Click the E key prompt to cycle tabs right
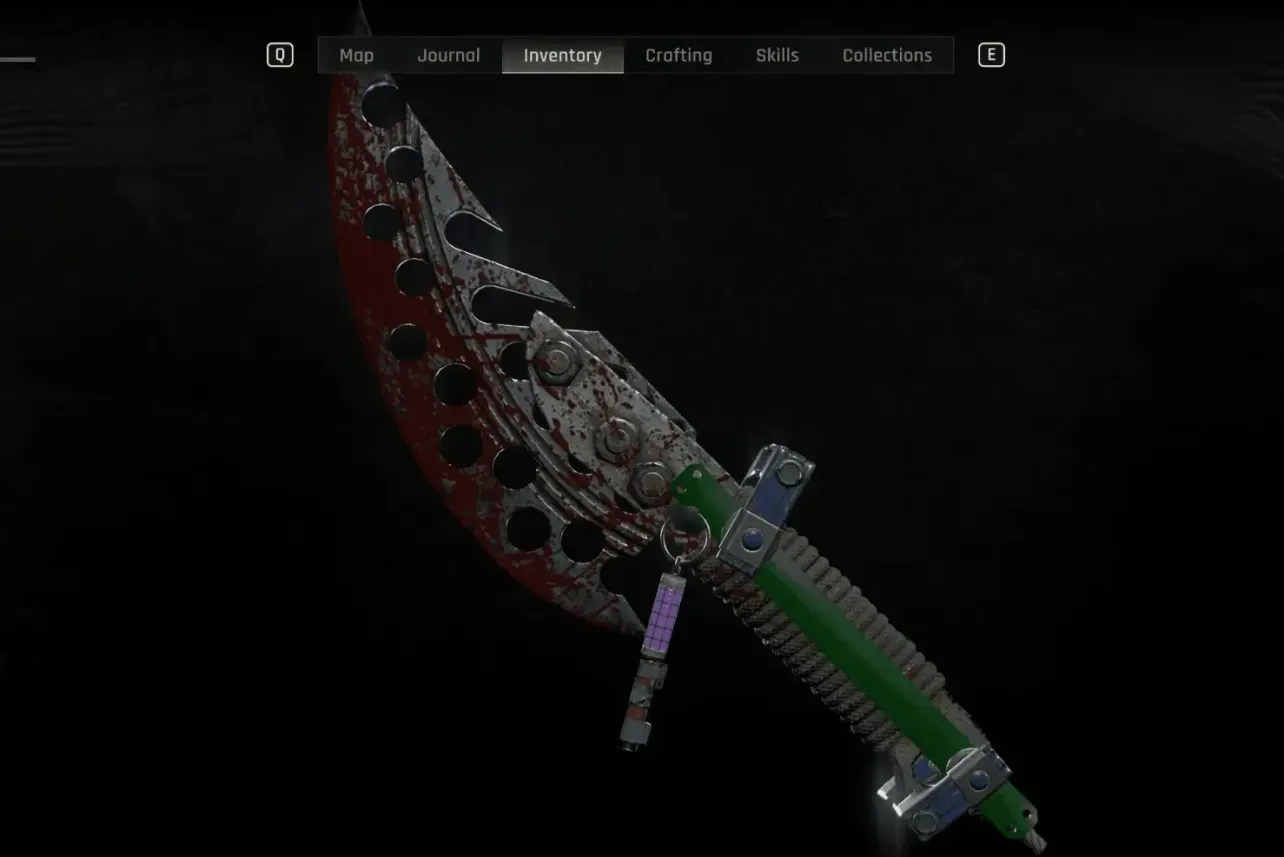The image size is (1284, 857). point(991,55)
